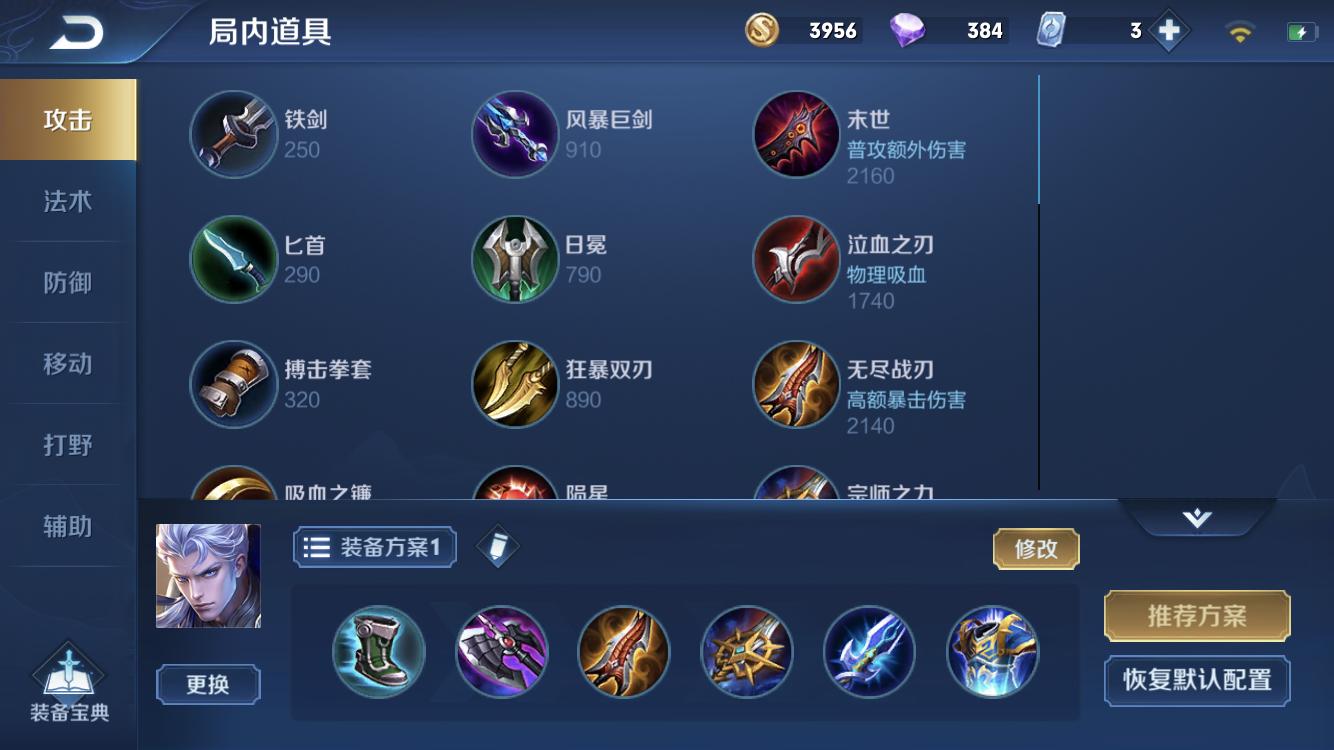Select the boots icon in the equipment build

[x=378, y=651]
